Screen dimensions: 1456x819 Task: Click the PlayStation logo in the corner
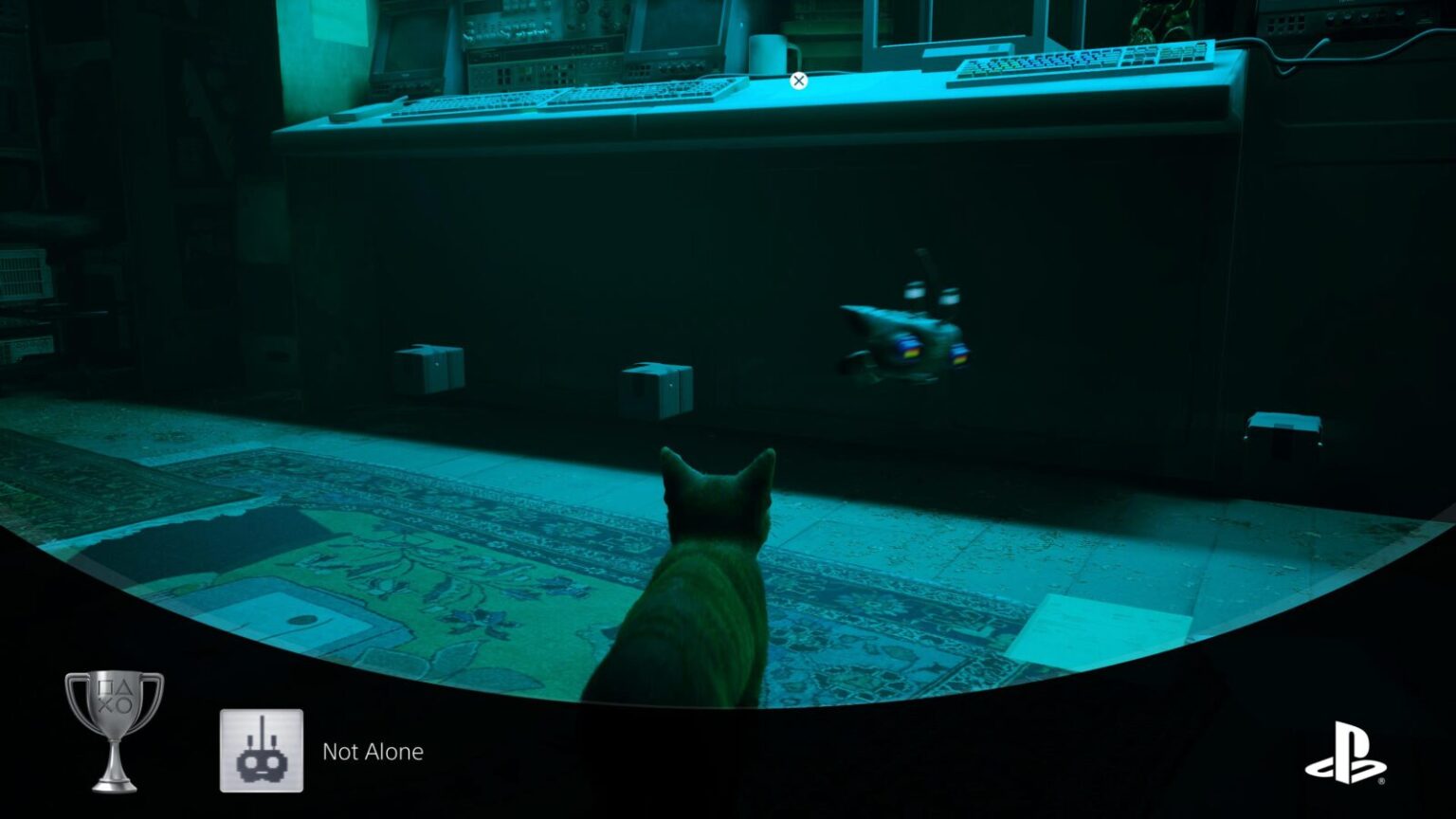(1346, 753)
